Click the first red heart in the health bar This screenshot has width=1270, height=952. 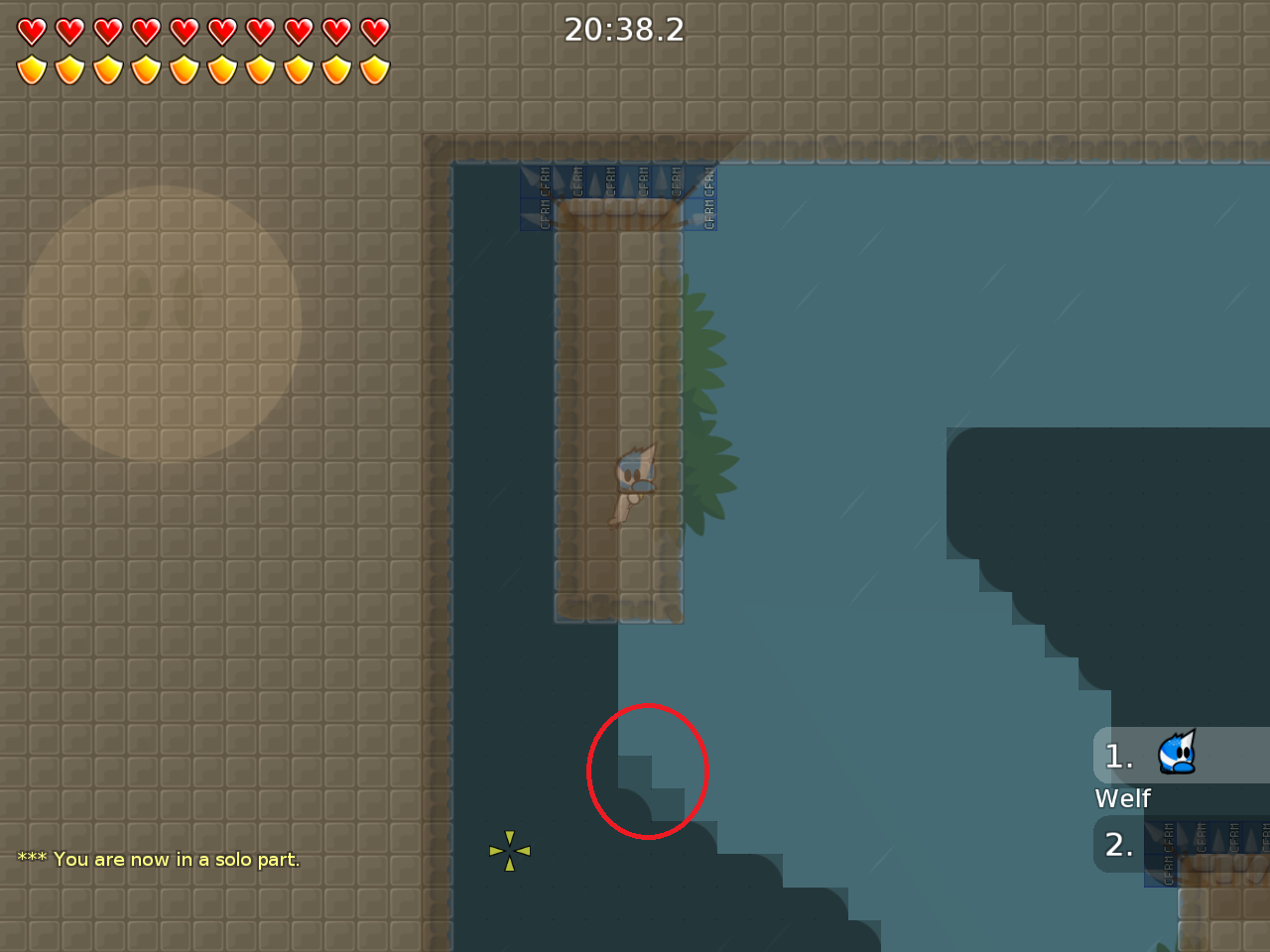33,31
